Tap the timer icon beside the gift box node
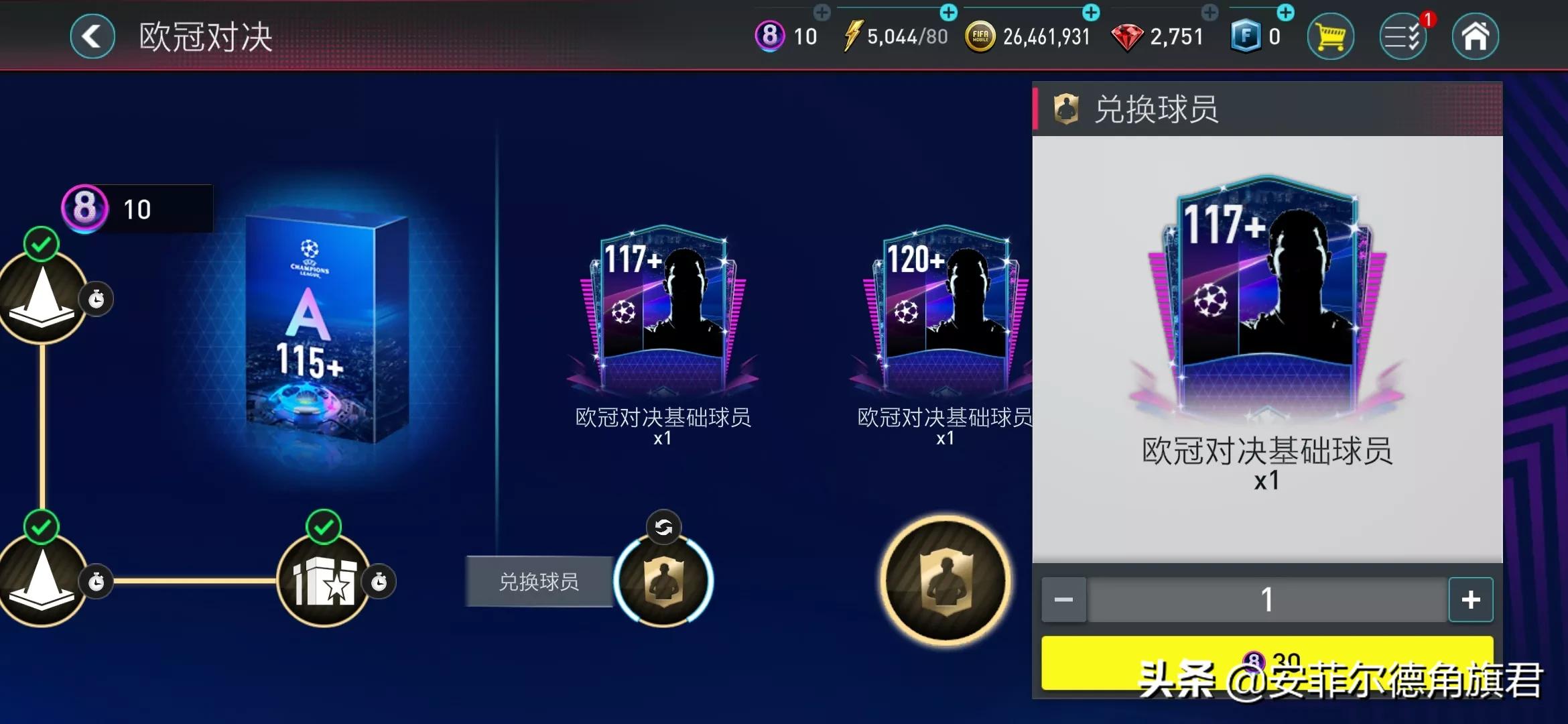 pos(379,583)
